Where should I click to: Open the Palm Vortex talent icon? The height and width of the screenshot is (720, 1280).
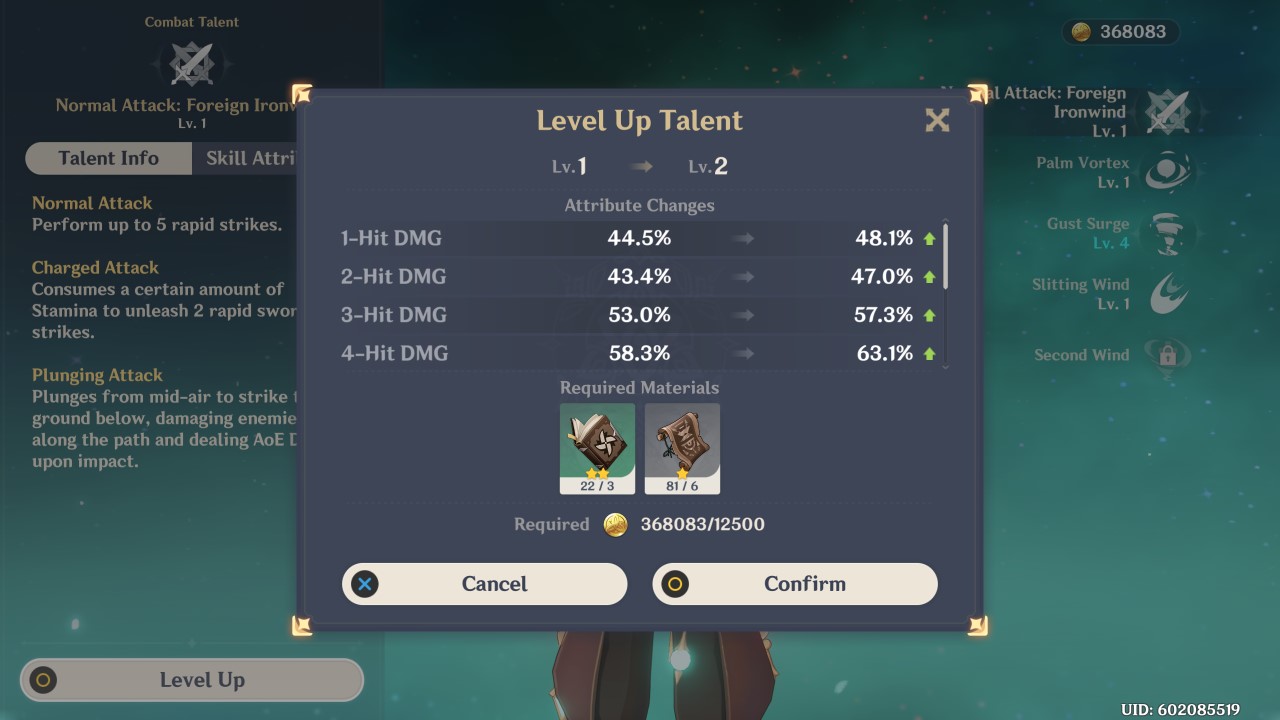1168,172
